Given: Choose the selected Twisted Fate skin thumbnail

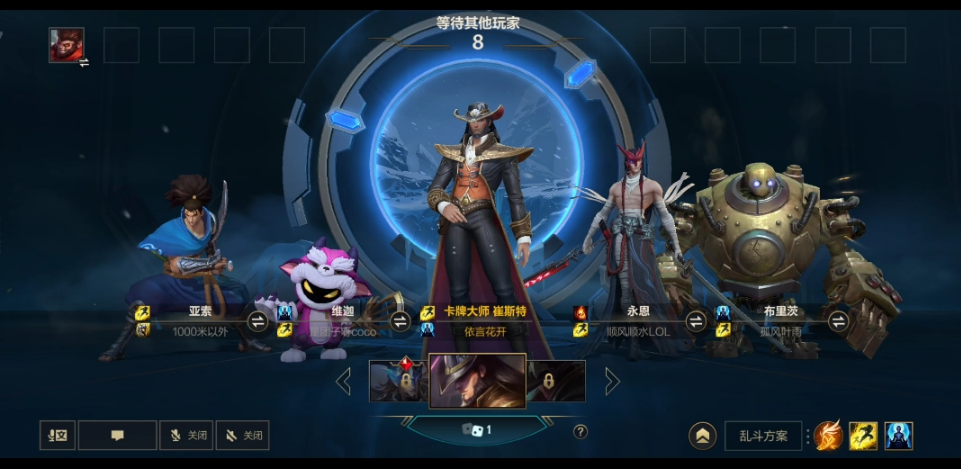Looking at the screenshot, I should pyautogui.click(x=477, y=380).
